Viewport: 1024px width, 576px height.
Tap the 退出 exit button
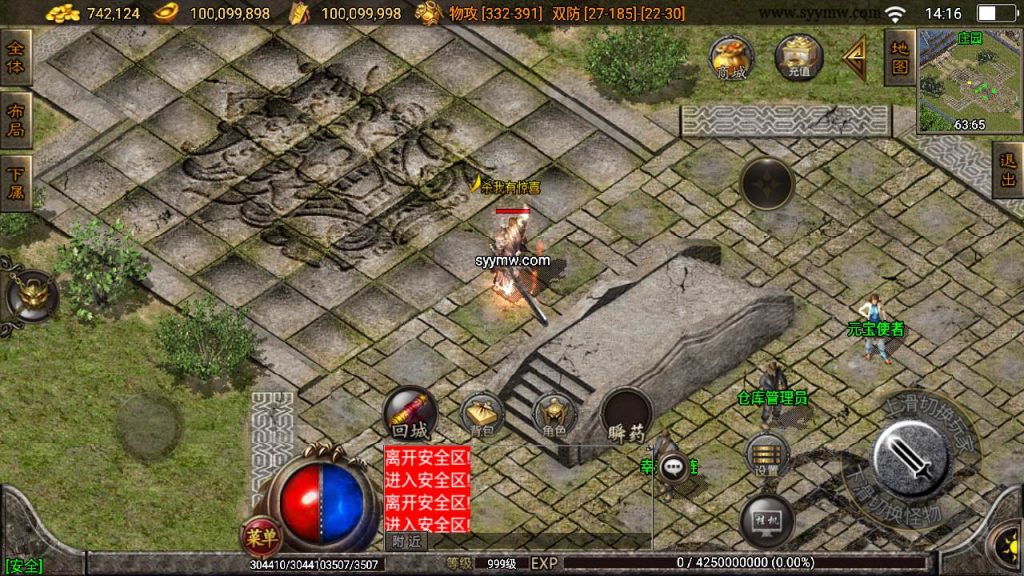(1007, 169)
